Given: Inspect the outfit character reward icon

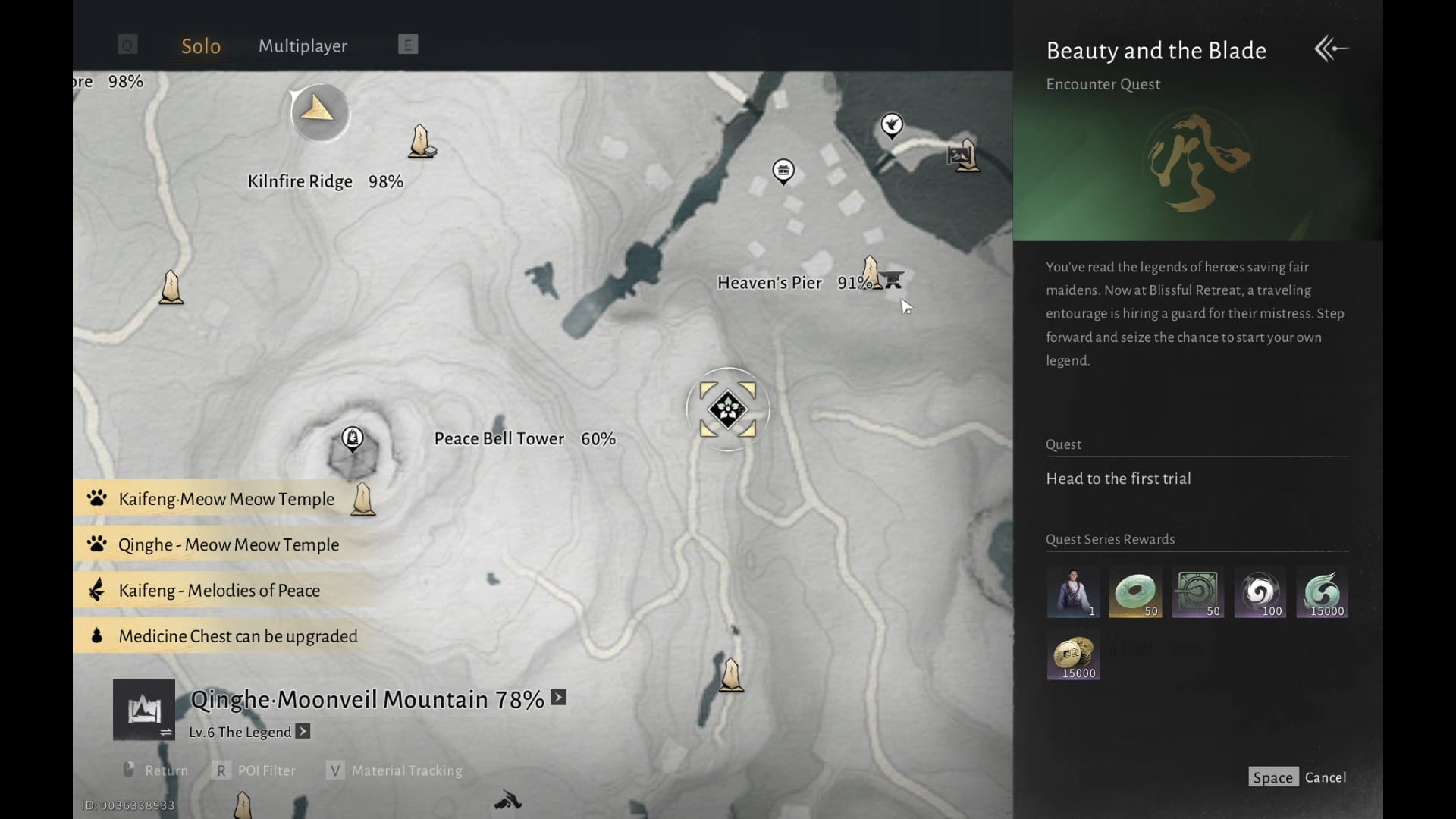Looking at the screenshot, I should click(1073, 592).
